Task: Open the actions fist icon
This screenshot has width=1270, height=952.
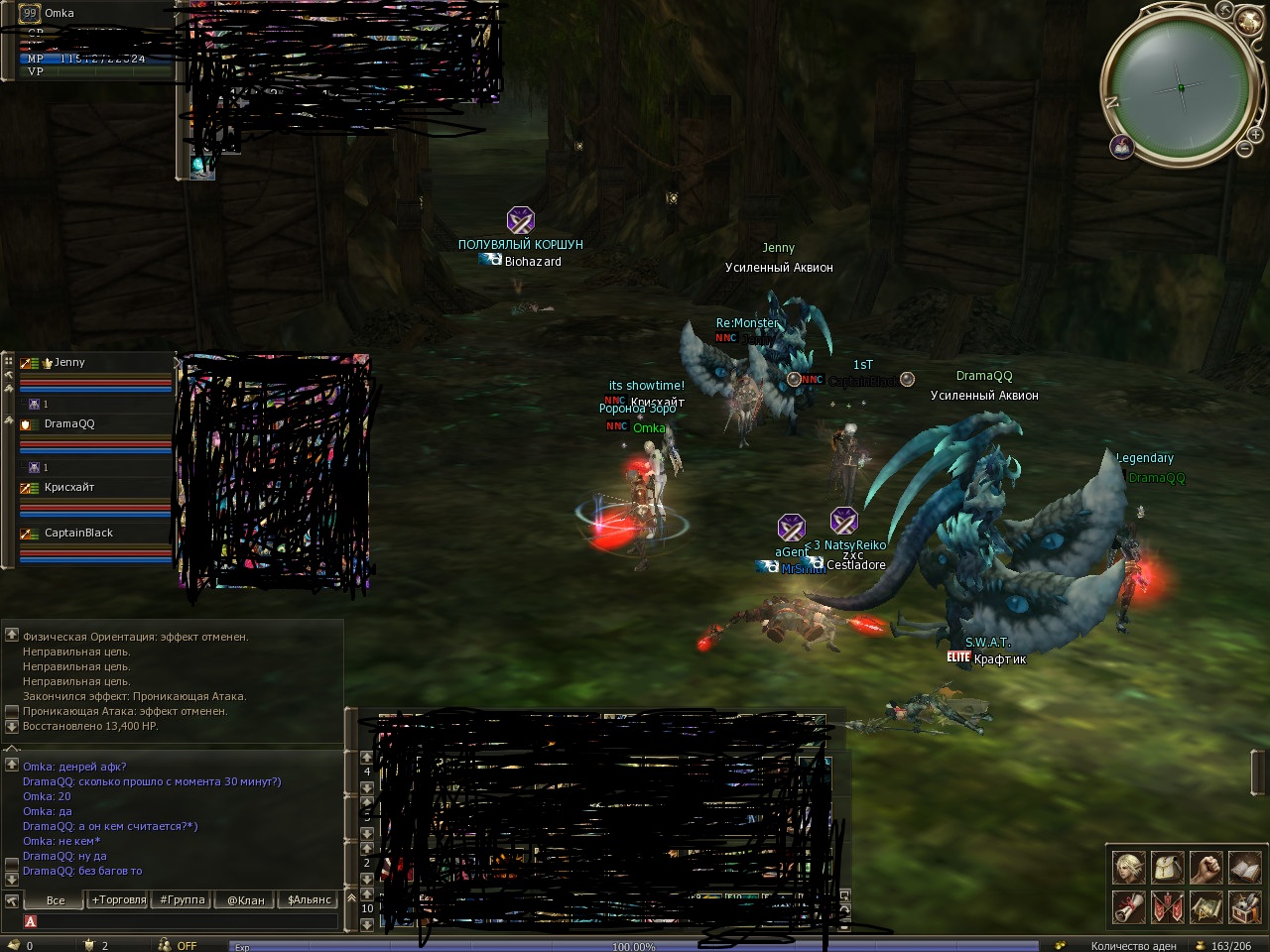Action: (x=1206, y=868)
